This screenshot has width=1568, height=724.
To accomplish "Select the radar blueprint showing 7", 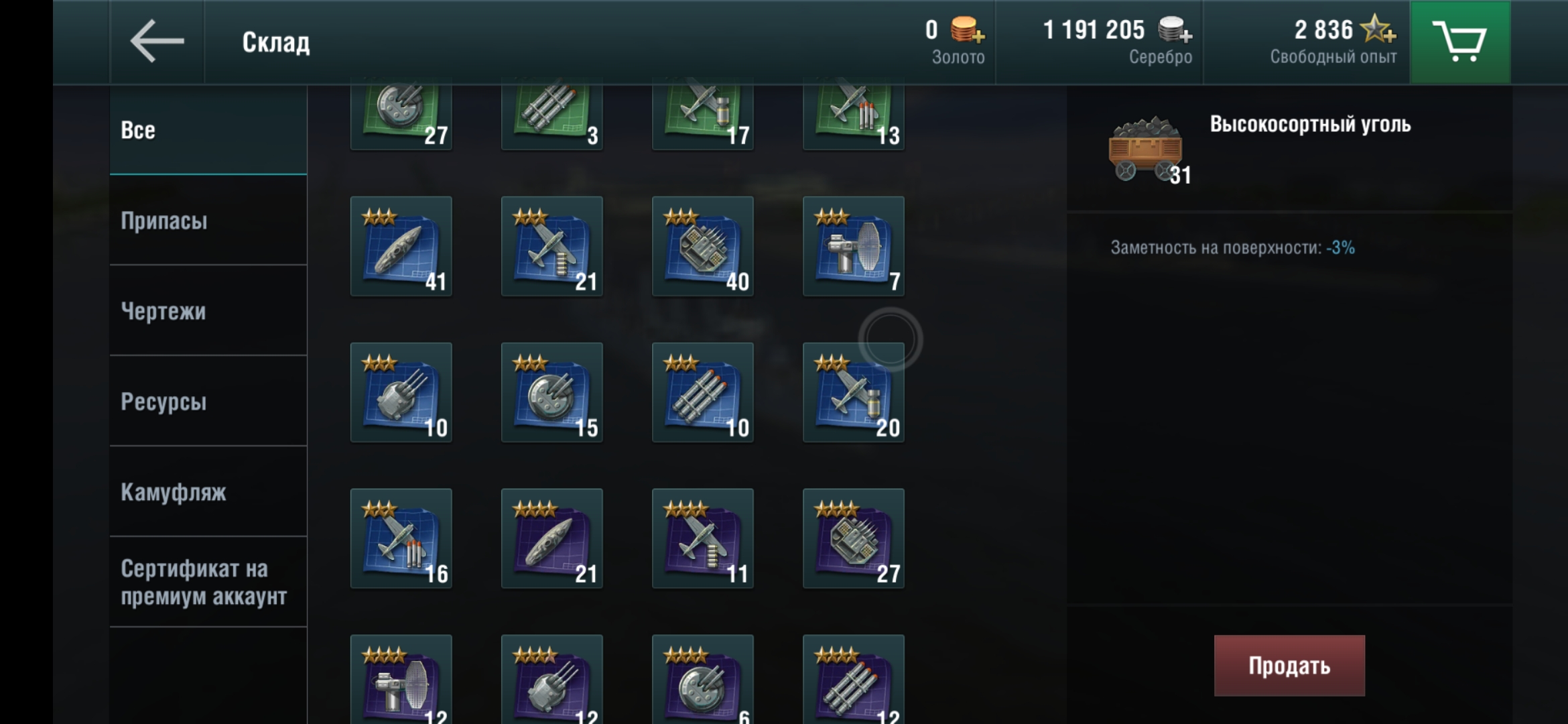I will coord(853,247).
